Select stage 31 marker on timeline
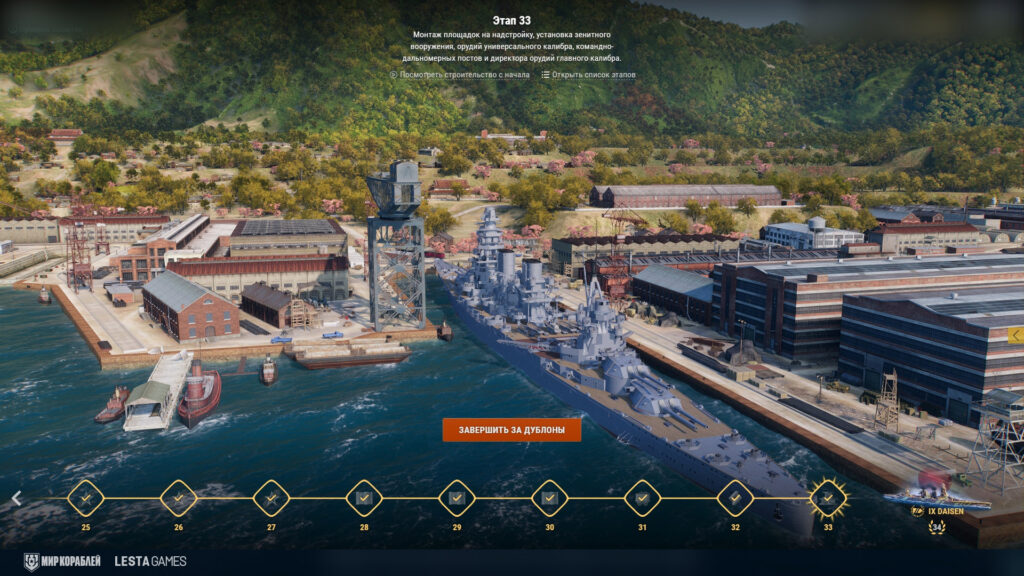The image size is (1024, 576). tap(642, 498)
